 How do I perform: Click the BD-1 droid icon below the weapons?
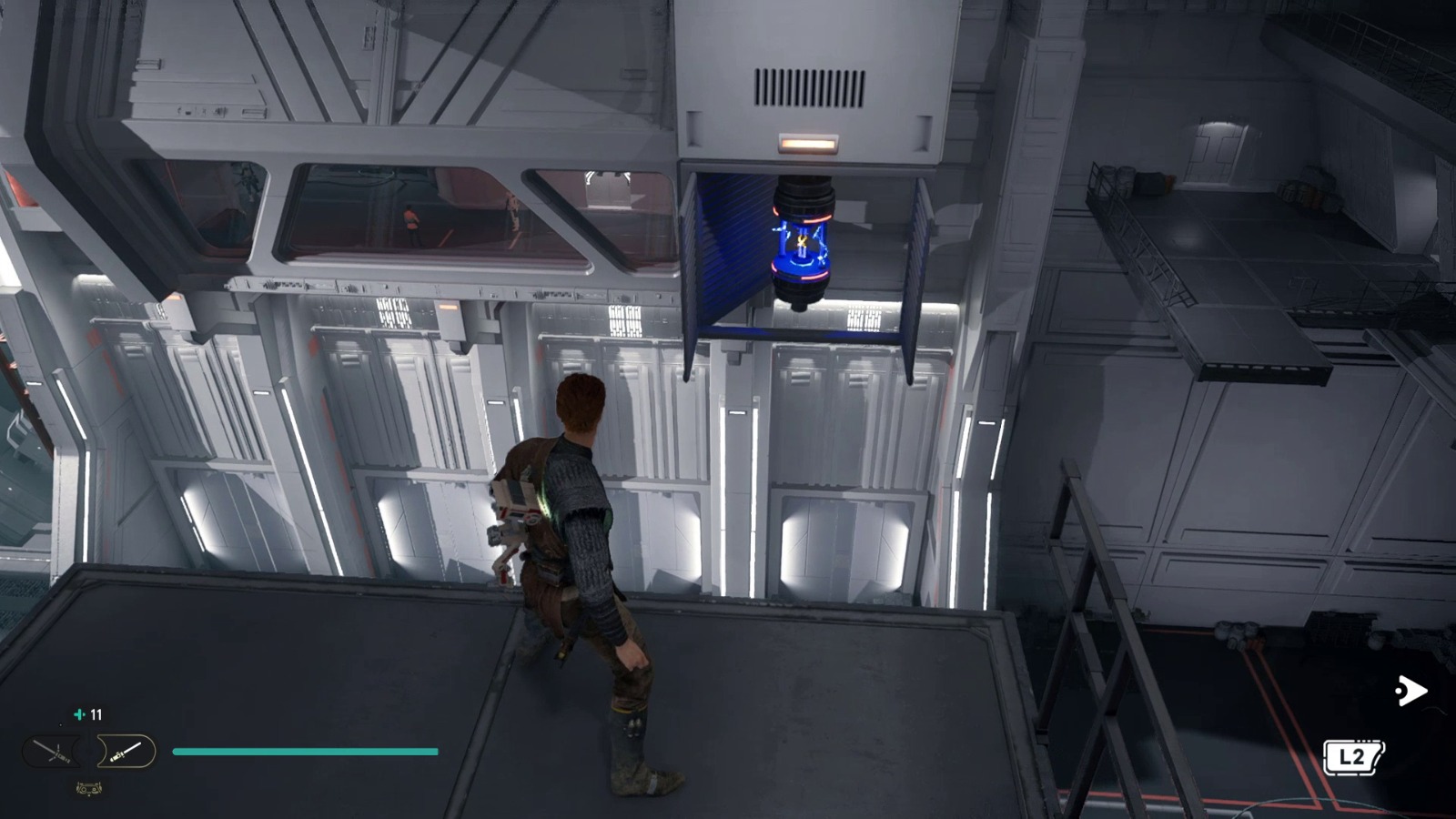click(88, 789)
